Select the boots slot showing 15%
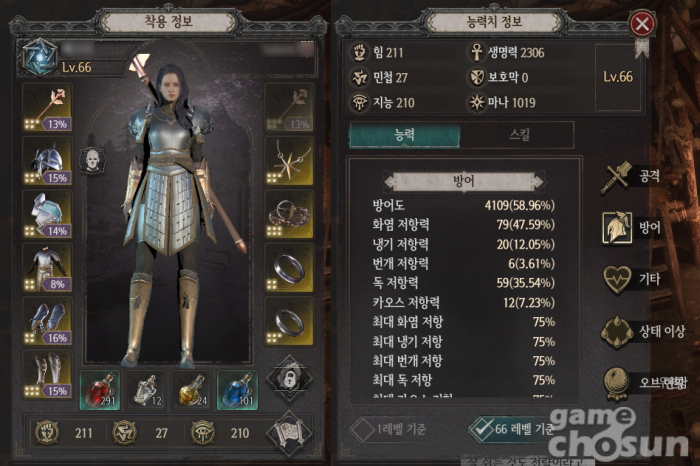 point(47,373)
